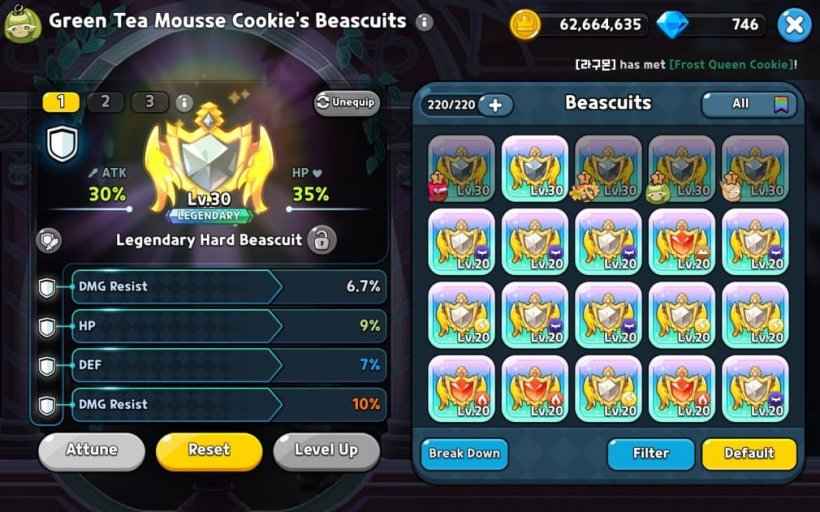This screenshot has height=512, width=820.
Task: Hit the yellow Reset button
Action: (209, 451)
